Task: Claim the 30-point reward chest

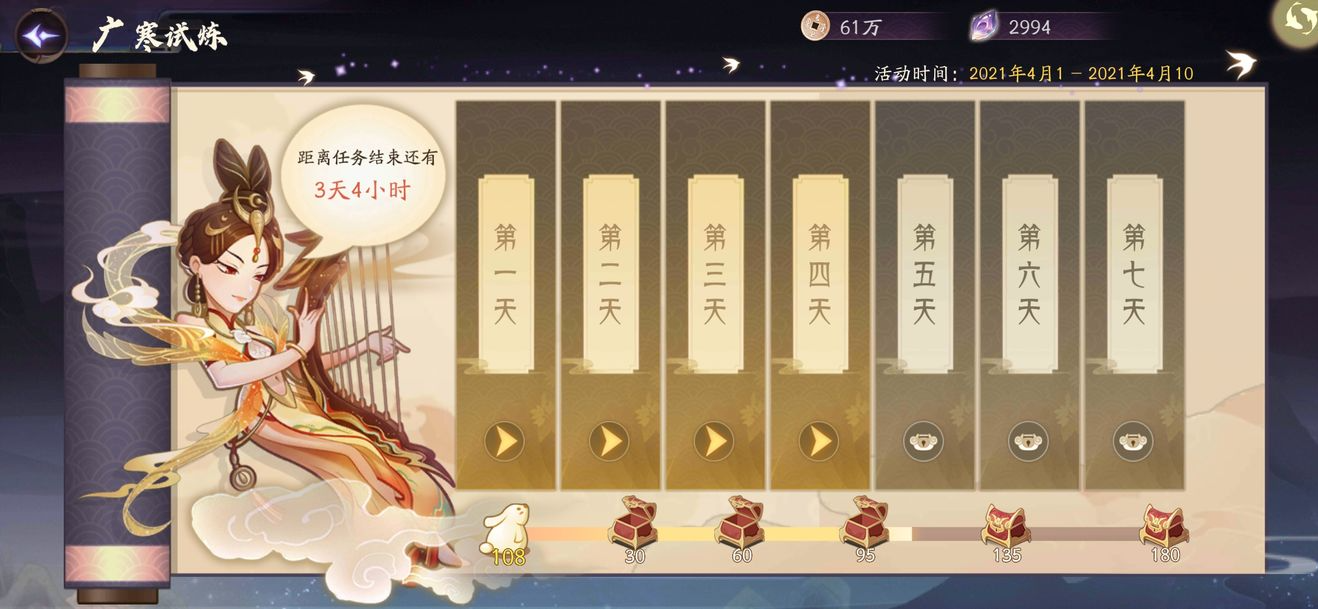Action: point(633,523)
